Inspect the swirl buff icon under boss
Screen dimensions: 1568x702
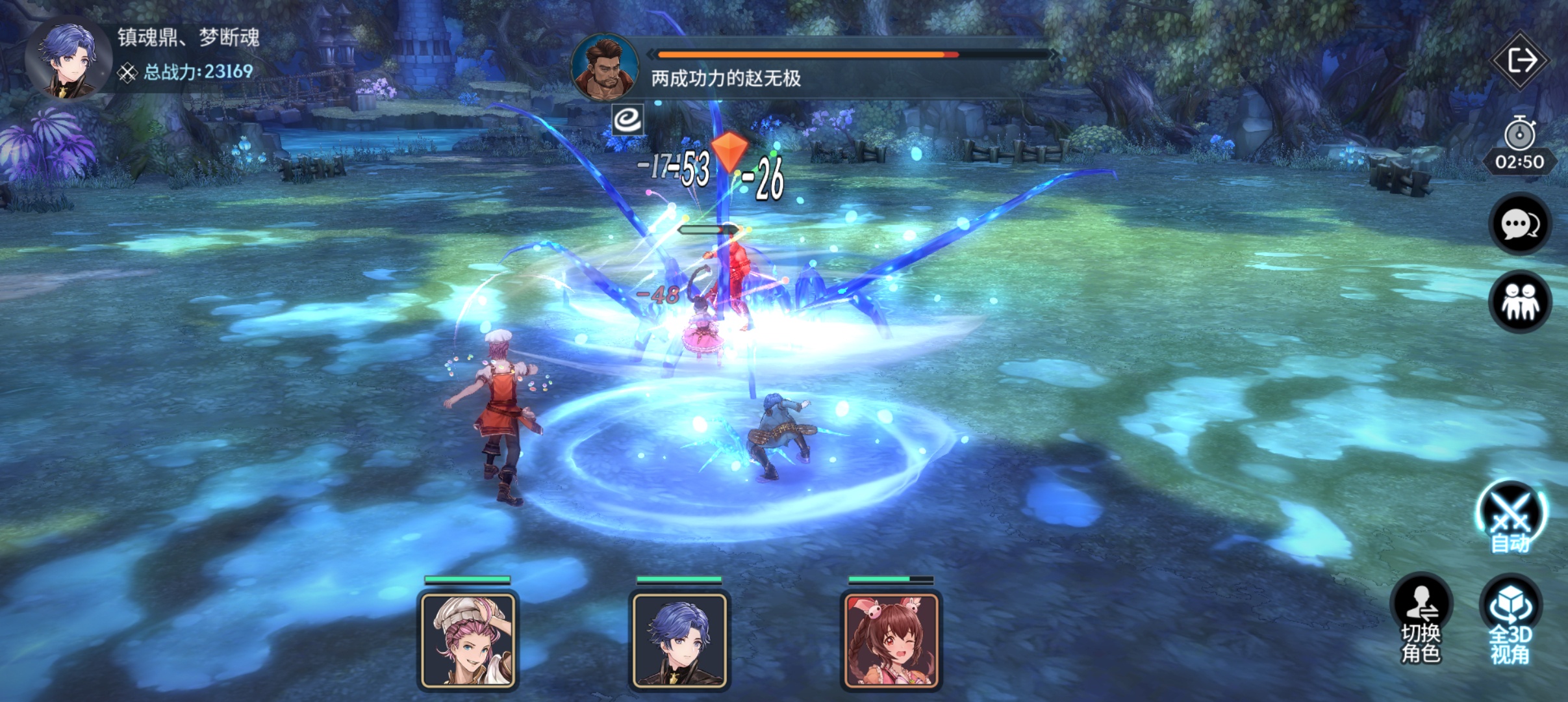627,120
